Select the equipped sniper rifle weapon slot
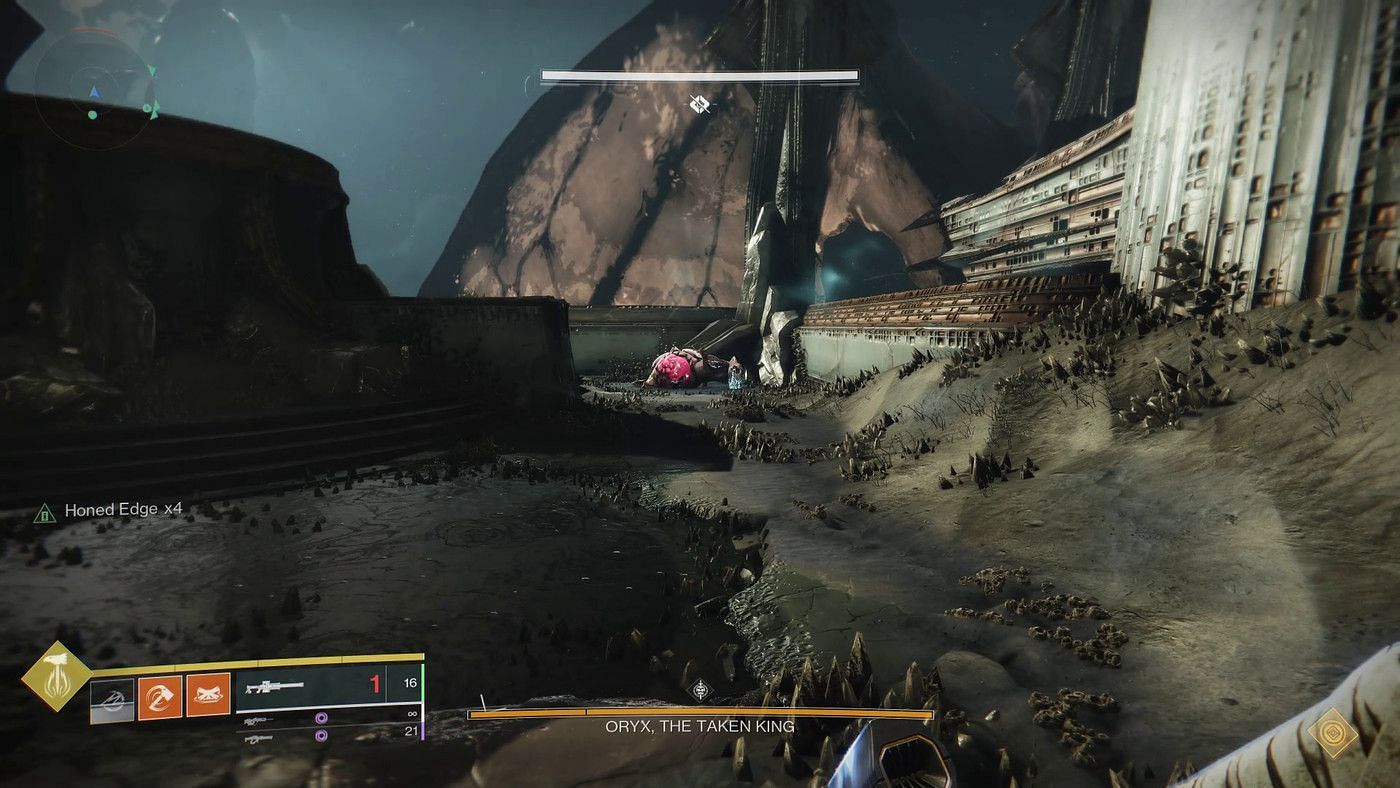 312,685
